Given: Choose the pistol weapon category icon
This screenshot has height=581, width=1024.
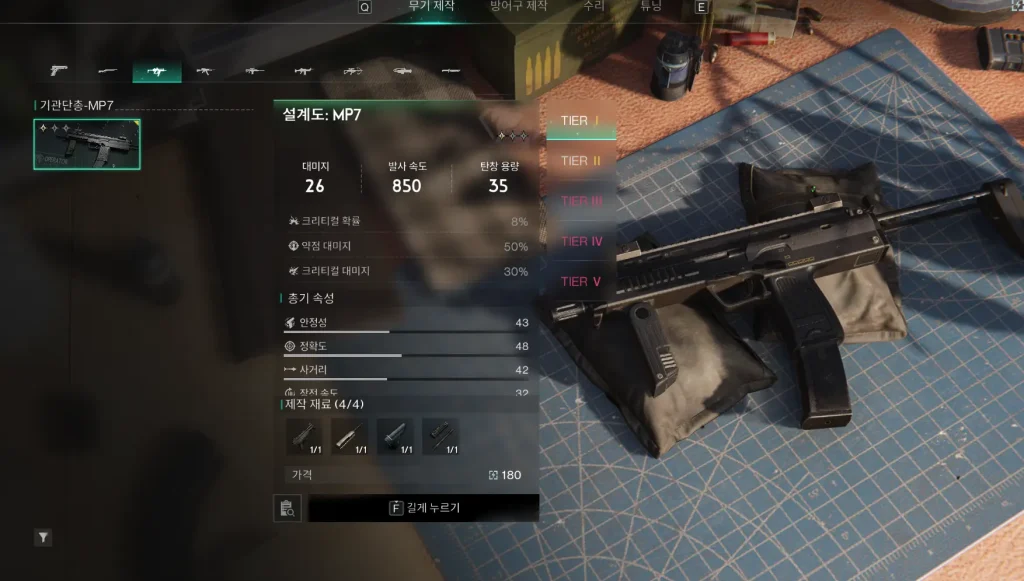Looking at the screenshot, I should 59,71.
